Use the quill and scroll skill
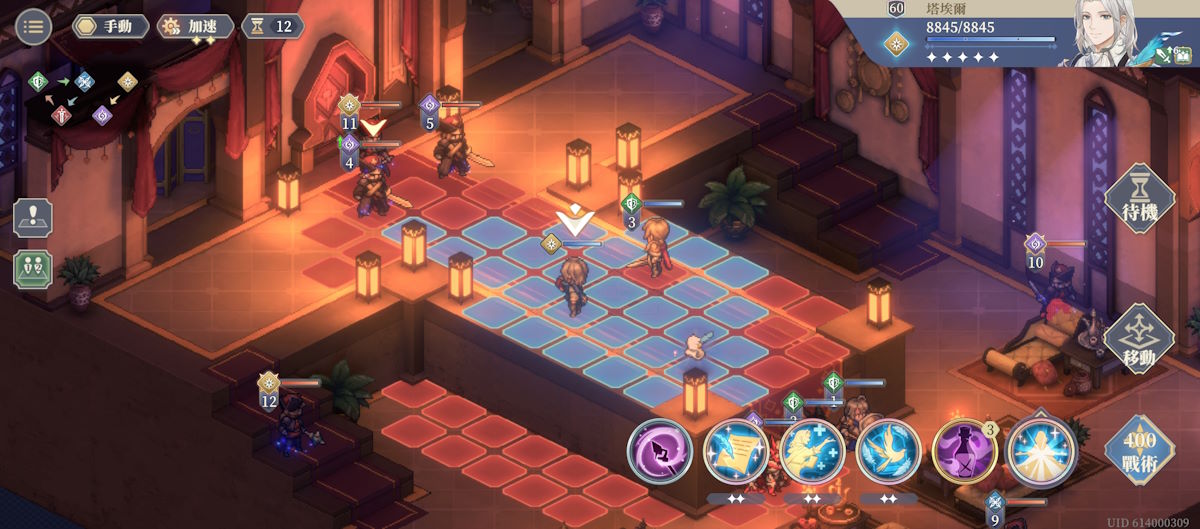1200x529 pixels. (x=736, y=452)
